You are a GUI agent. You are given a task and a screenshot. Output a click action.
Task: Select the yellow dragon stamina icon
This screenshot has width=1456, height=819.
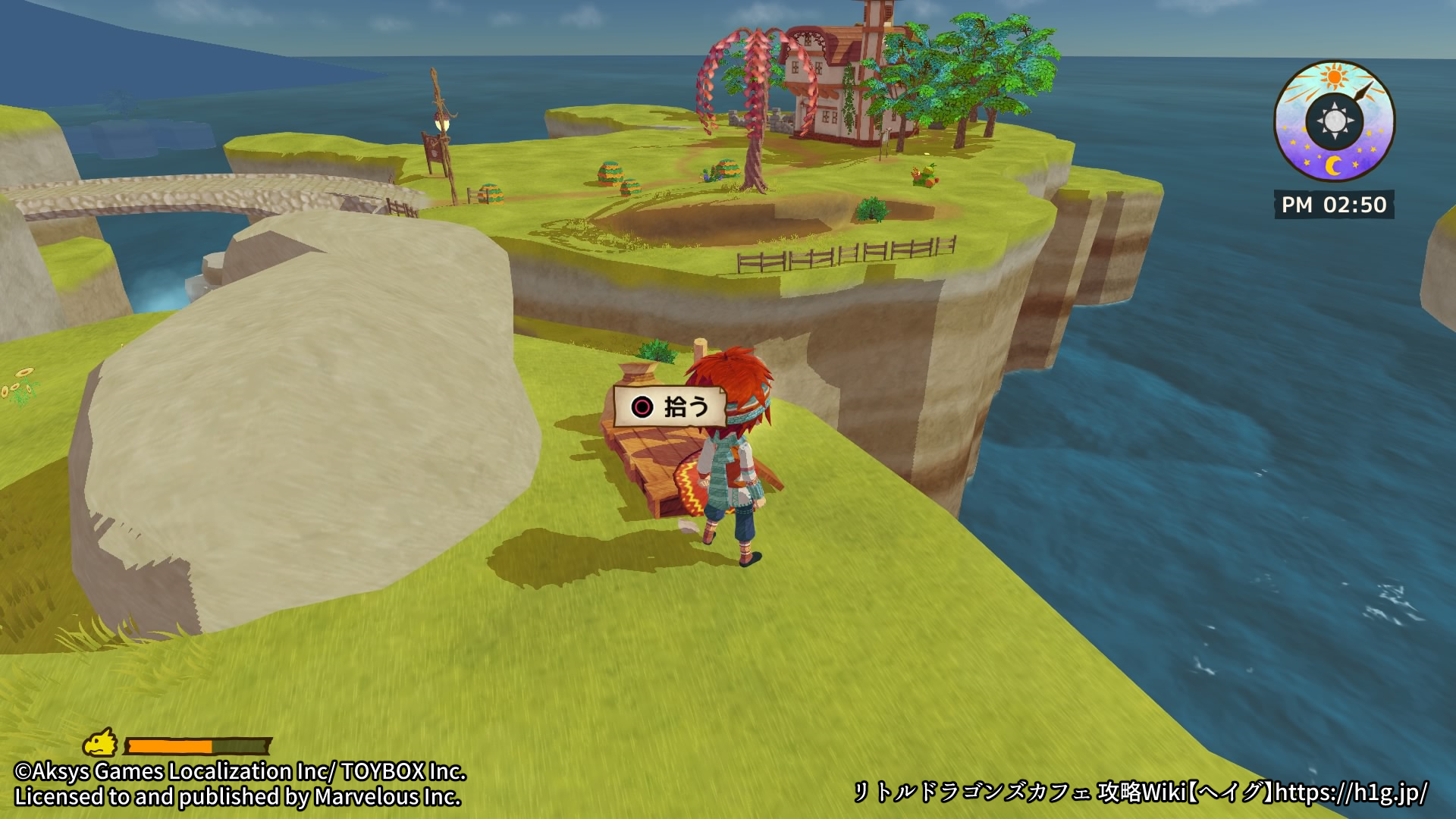(x=100, y=743)
